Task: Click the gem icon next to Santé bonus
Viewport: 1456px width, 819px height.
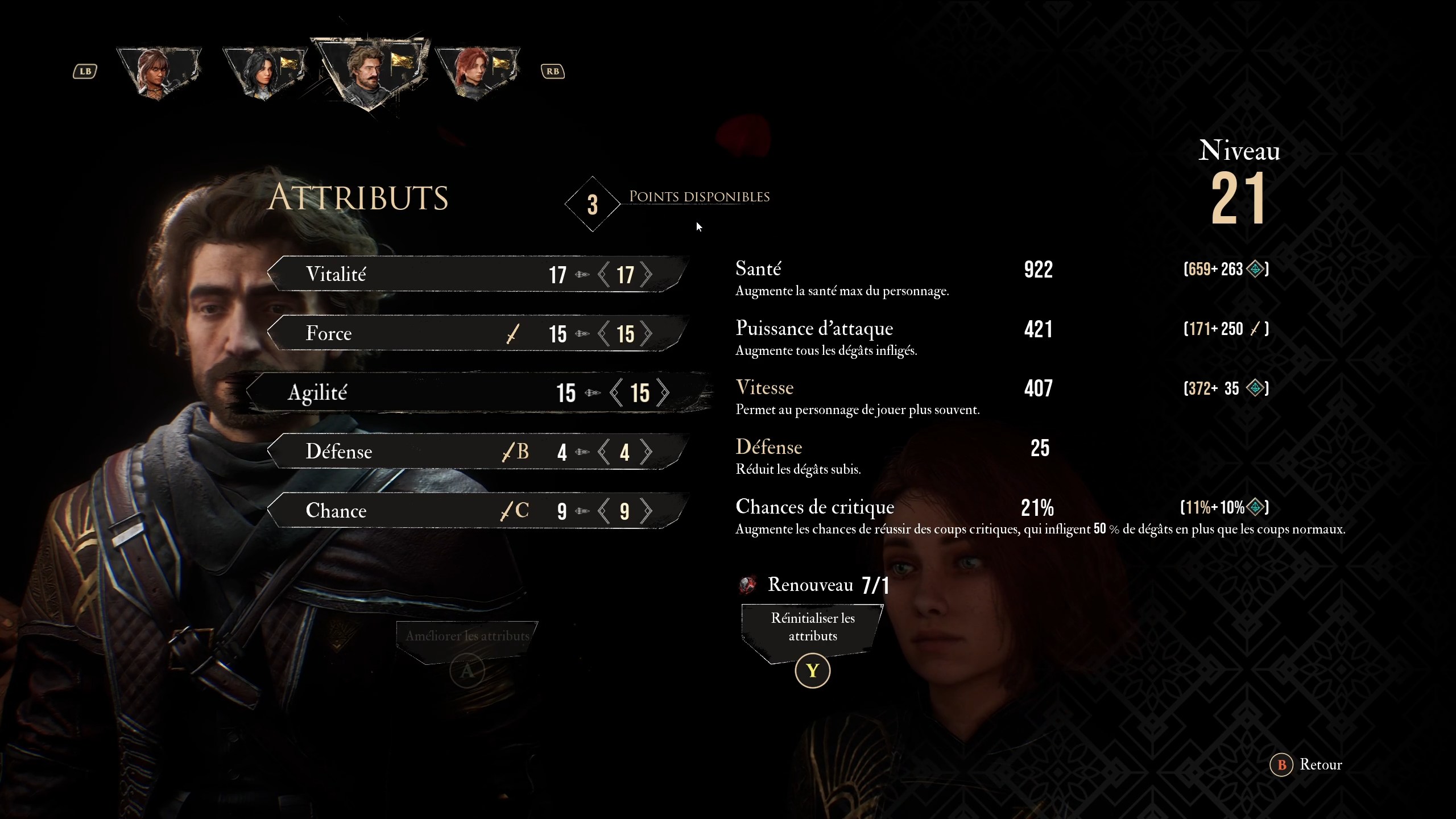Action: click(x=1255, y=270)
